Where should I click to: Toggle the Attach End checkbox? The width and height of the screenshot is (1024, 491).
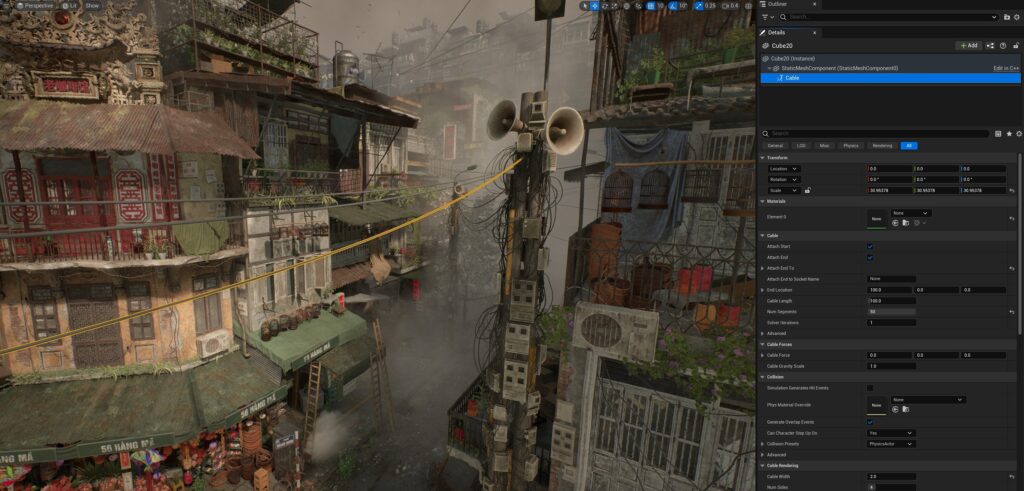tap(870, 257)
